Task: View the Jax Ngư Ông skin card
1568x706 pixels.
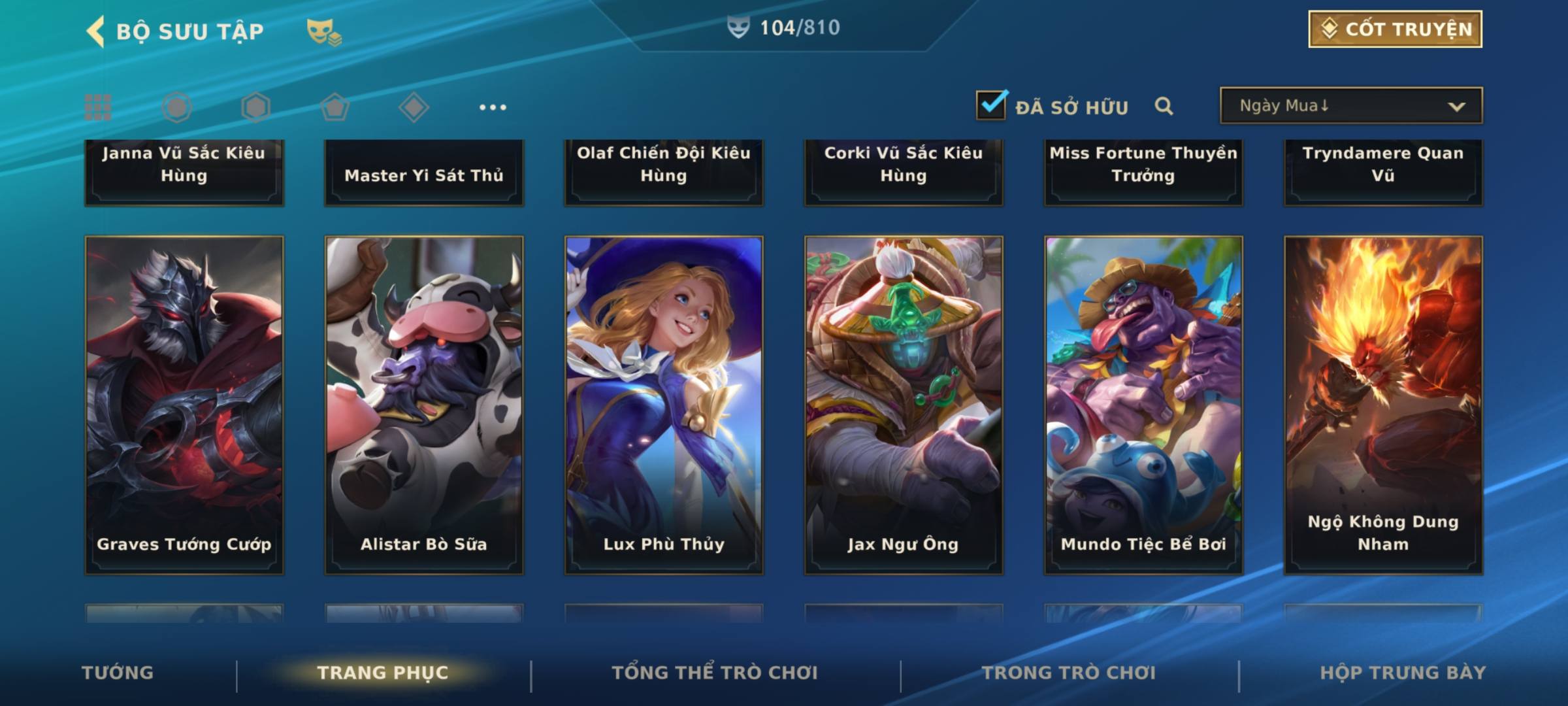Action: [x=904, y=405]
